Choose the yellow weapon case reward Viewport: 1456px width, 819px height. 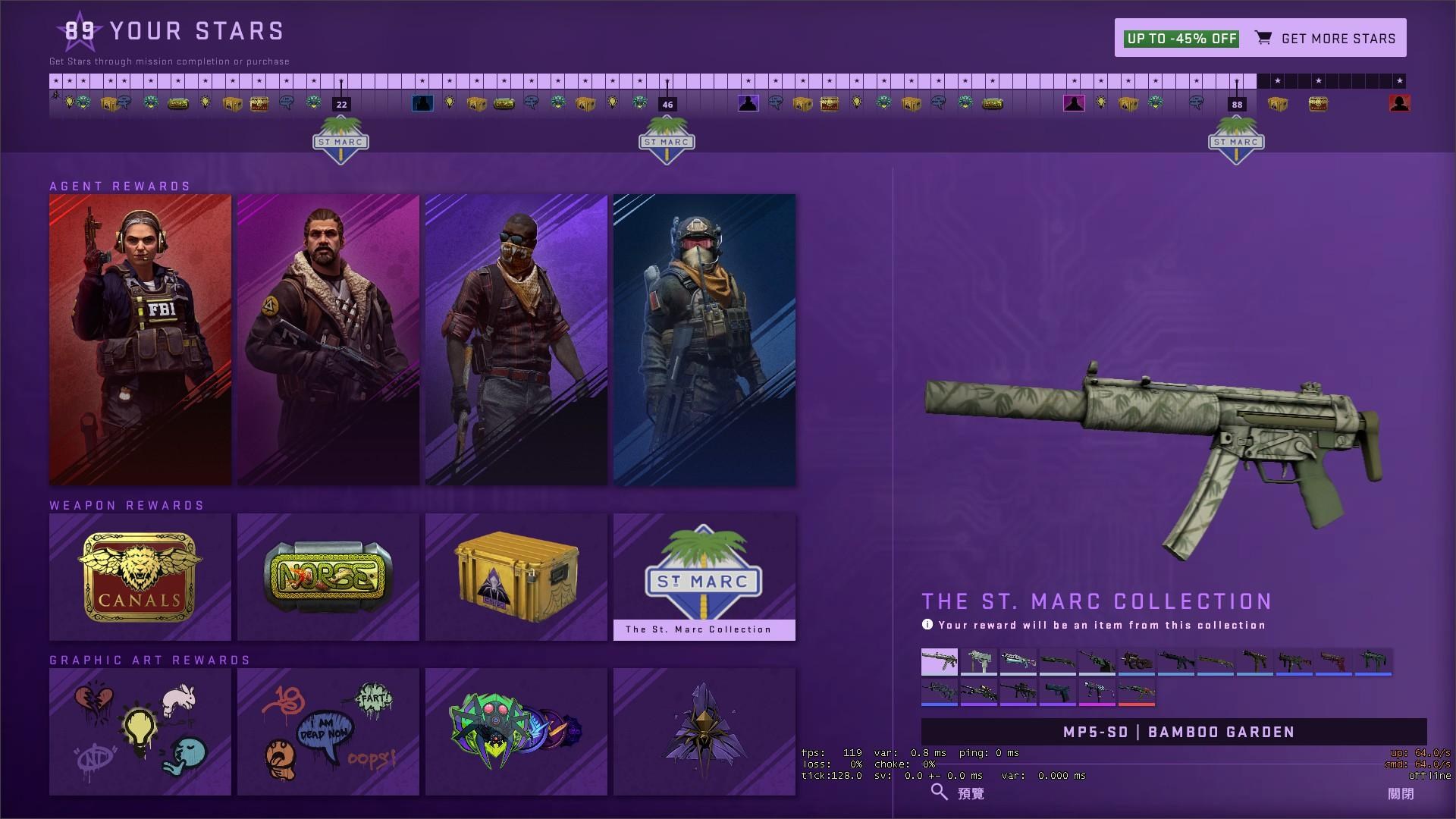pyautogui.click(x=516, y=577)
